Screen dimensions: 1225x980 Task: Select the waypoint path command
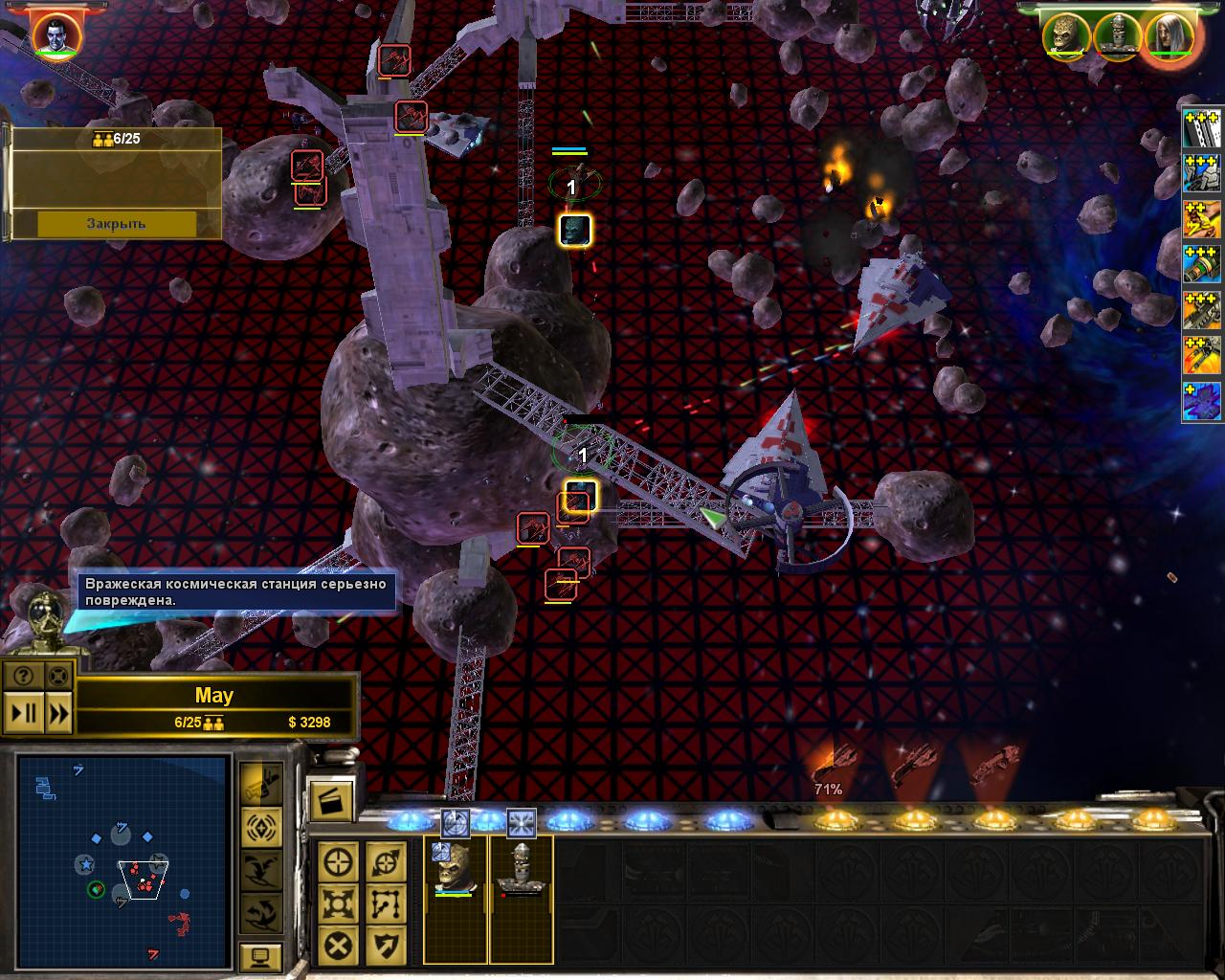point(386,903)
